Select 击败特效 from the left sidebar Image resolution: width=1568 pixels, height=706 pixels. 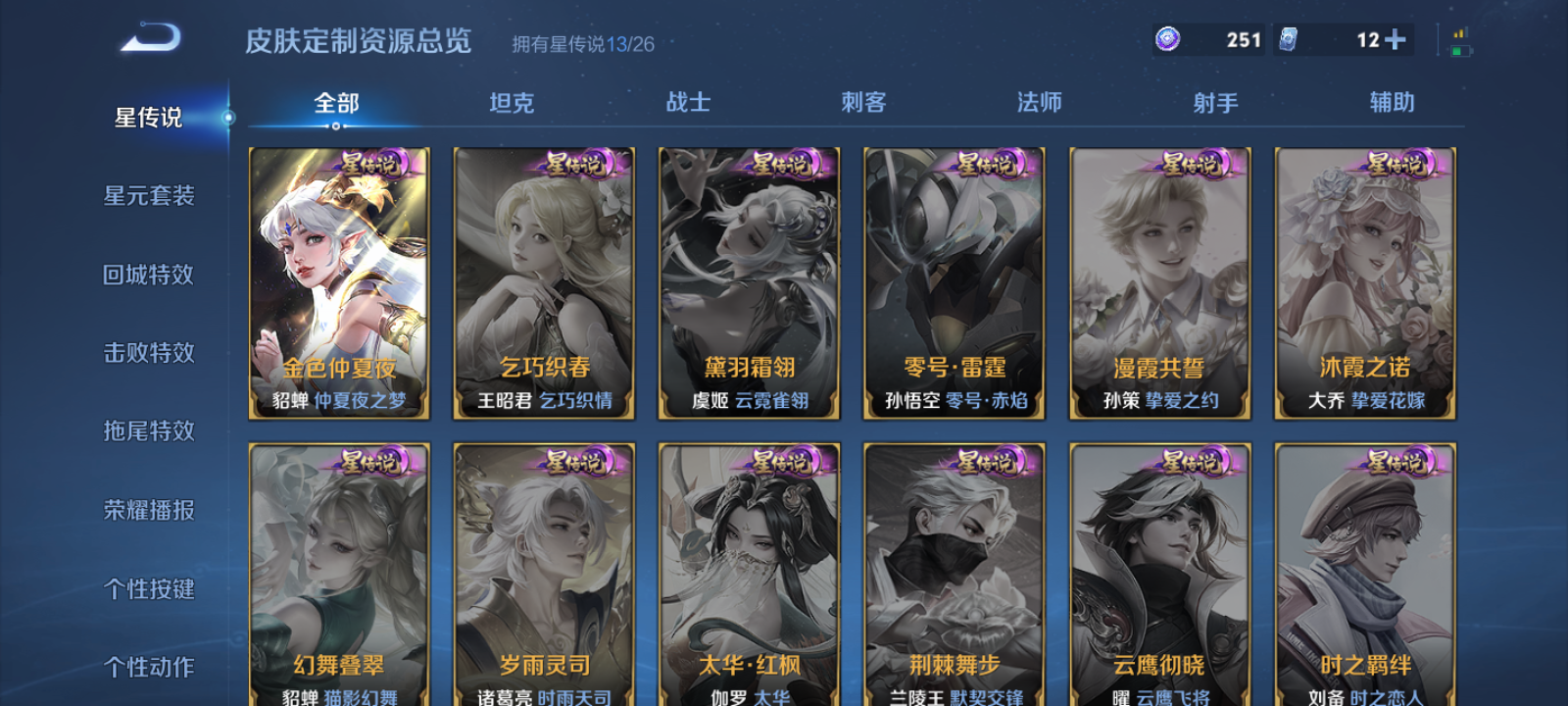point(149,353)
